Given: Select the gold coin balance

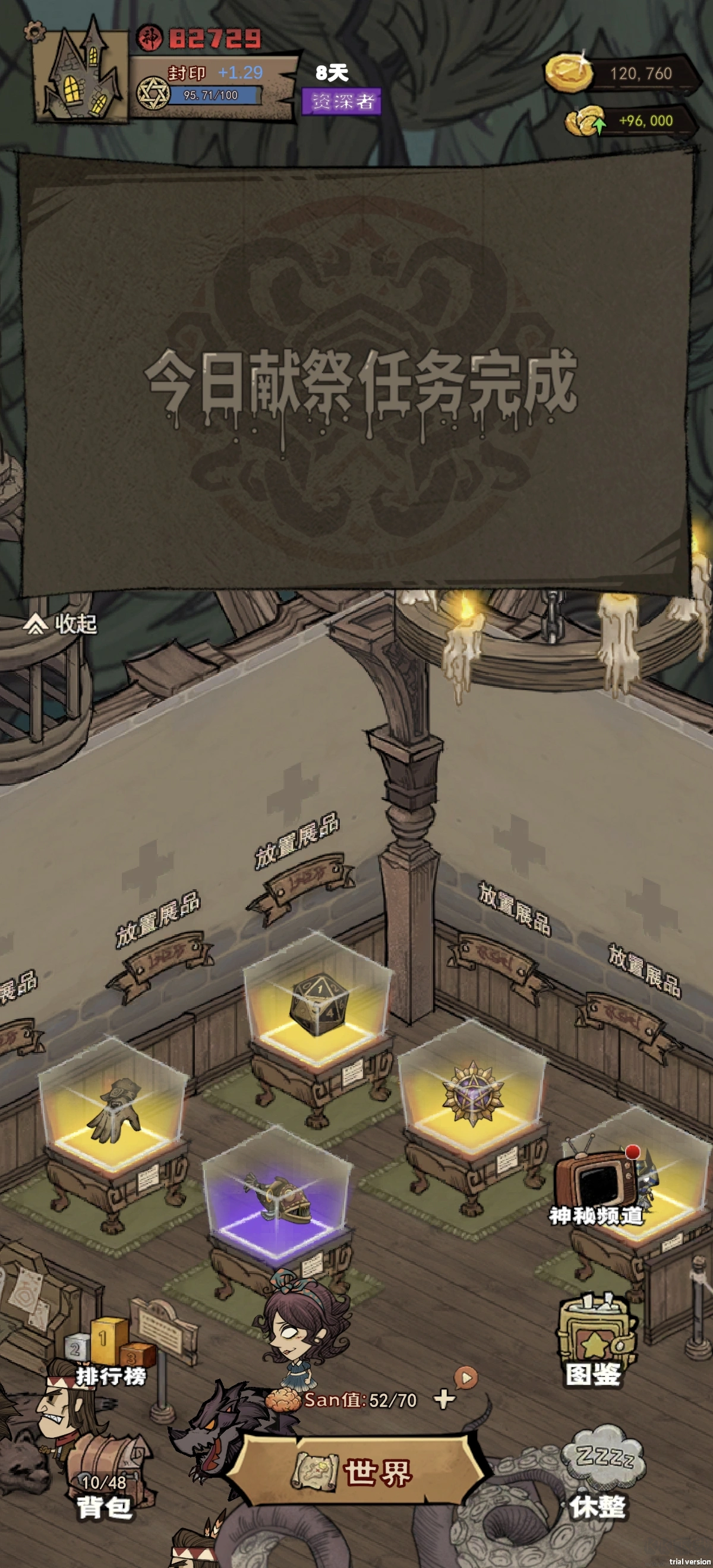Looking at the screenshot, I should tap(621, 74).
